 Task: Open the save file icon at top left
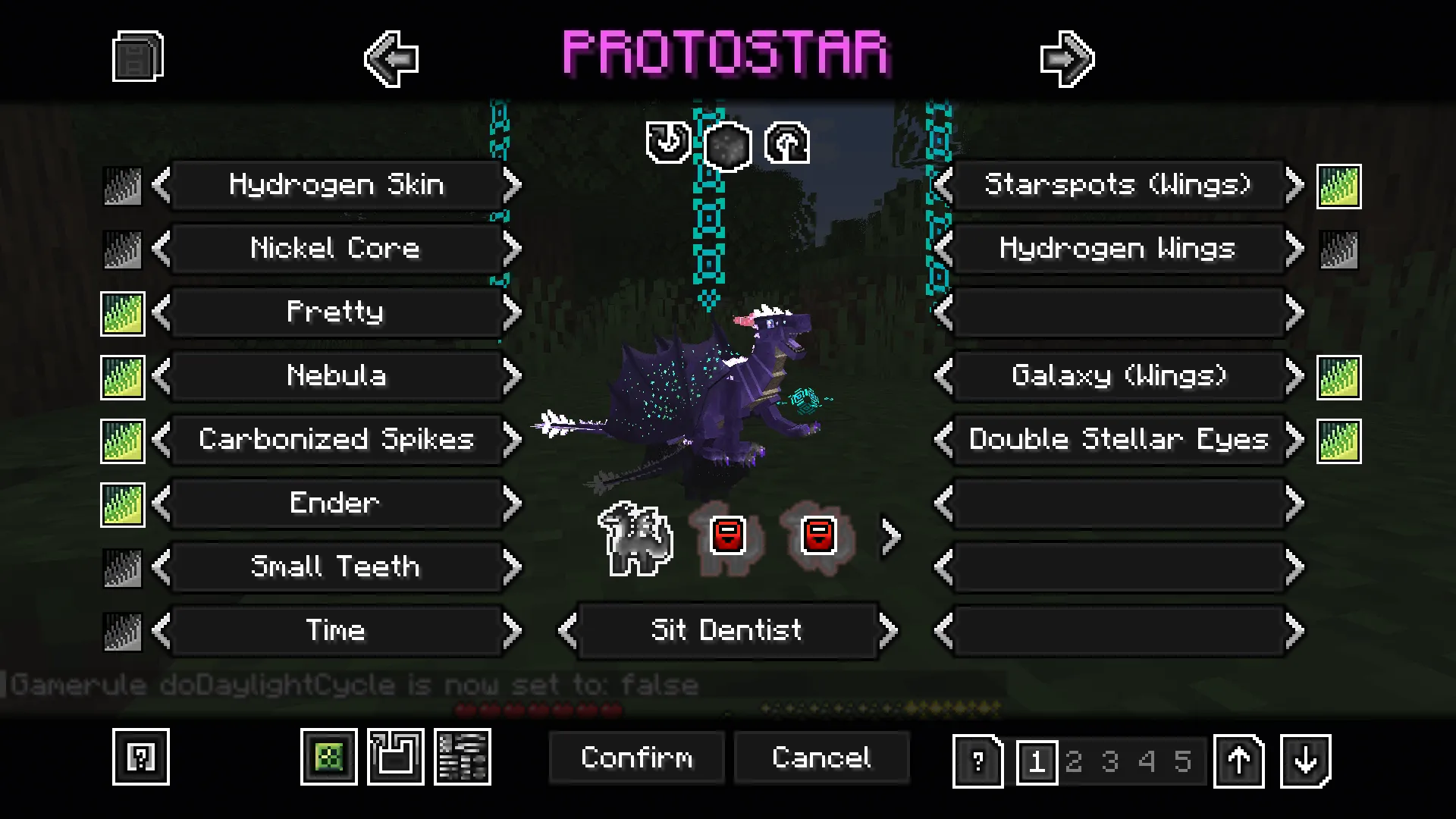coord(136,55)
